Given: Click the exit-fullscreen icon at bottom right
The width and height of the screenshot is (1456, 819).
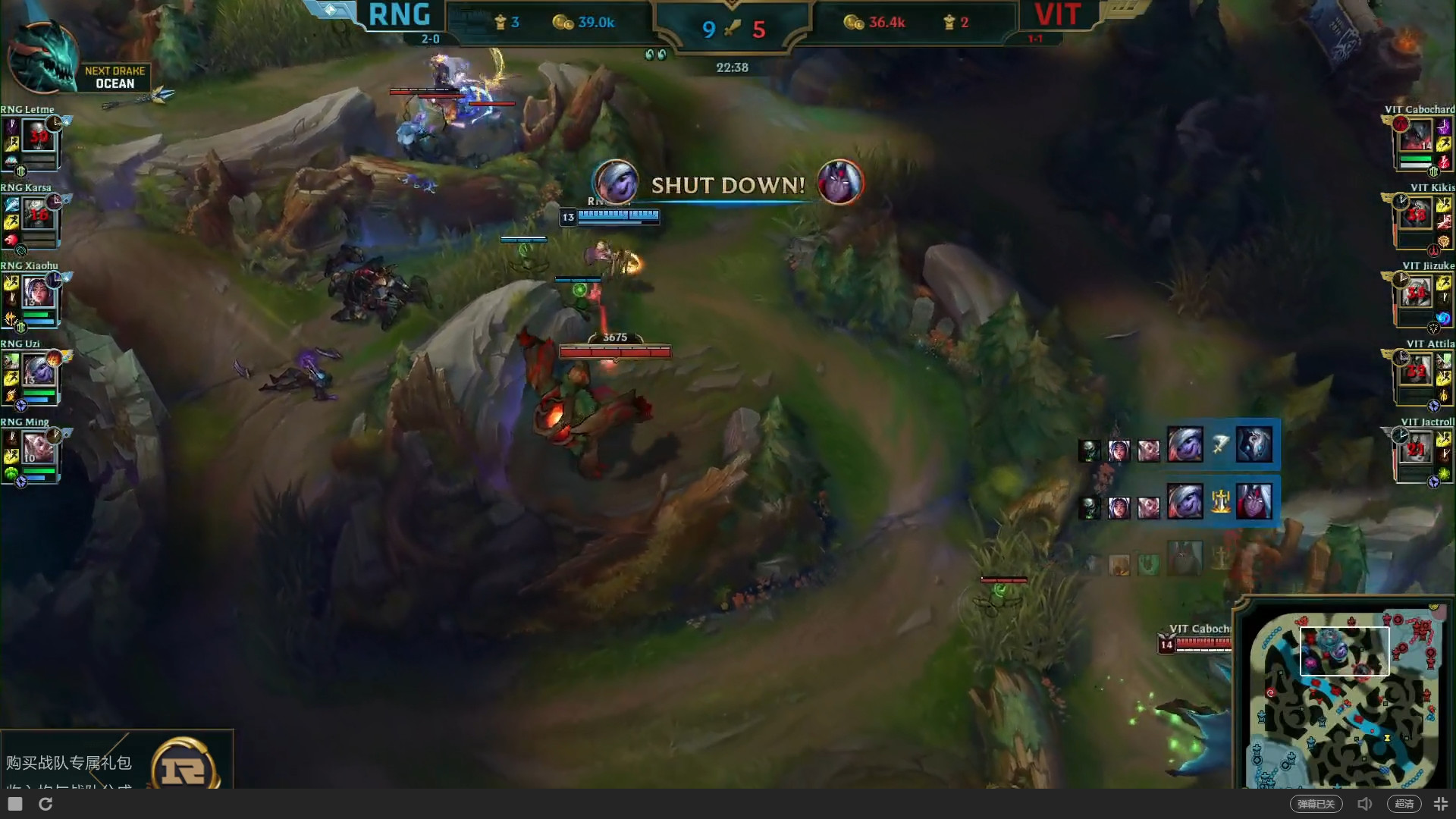Looking at the screenshot, I should click(x=1441, y=803).
